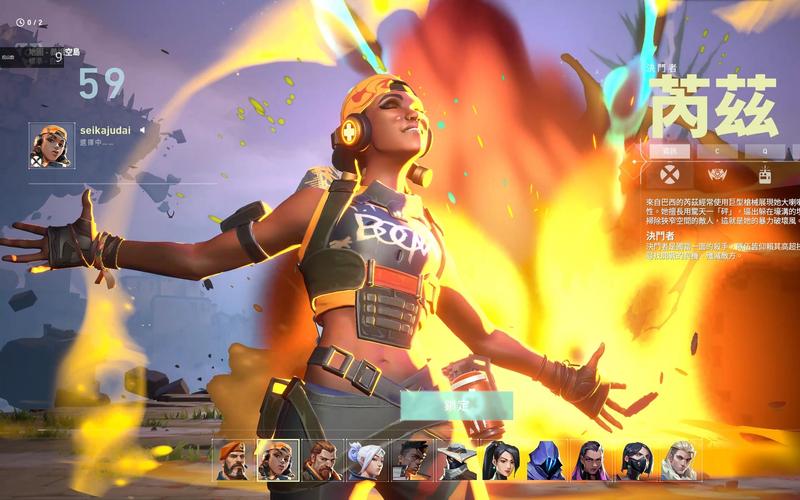The width and height of the screenshot is (800, 500).
Task: Pick Sage with the black ponytail
Action: [x=500, y=460]
